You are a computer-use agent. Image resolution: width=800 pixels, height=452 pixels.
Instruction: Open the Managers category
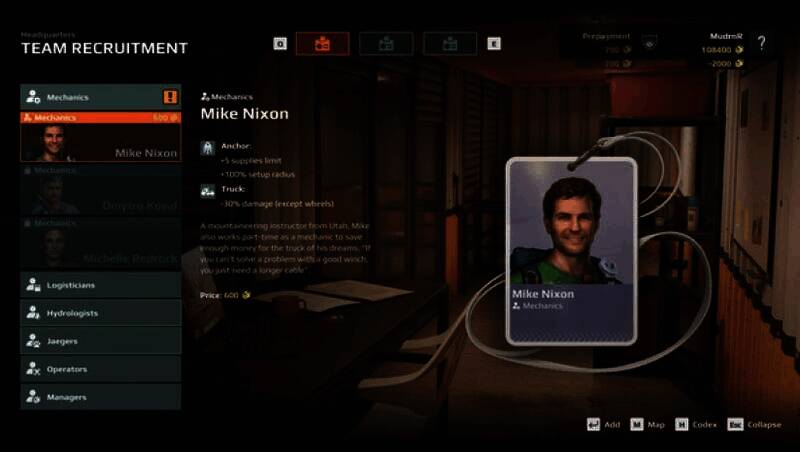[x=100, y=397]
